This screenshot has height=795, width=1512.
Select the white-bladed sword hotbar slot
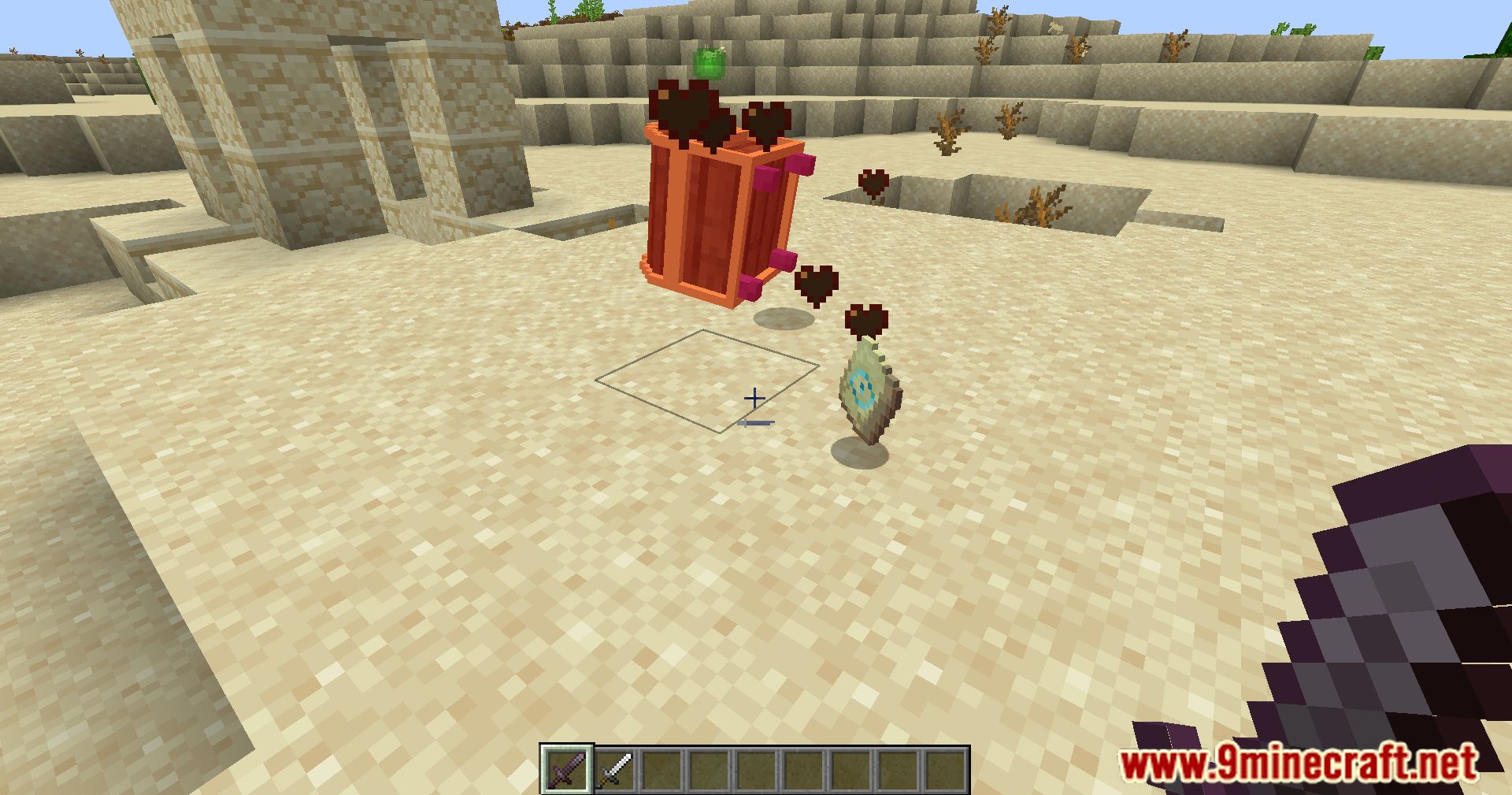613,769
